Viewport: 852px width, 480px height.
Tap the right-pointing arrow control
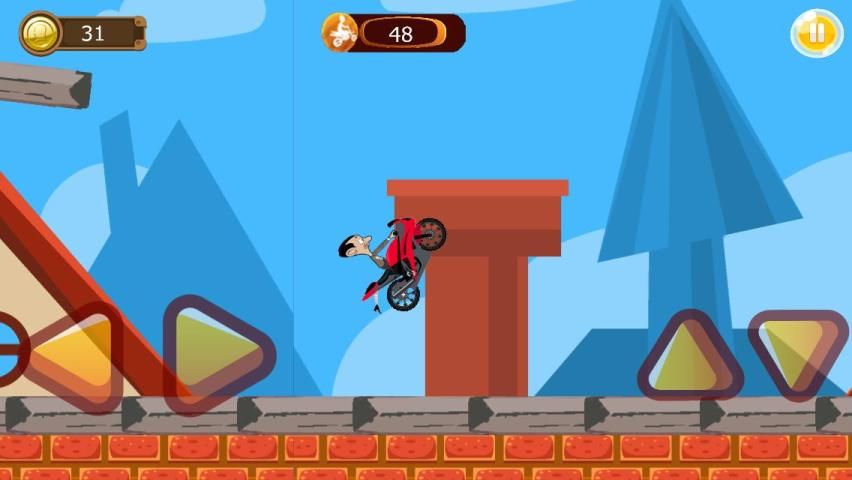coord(215,353)
